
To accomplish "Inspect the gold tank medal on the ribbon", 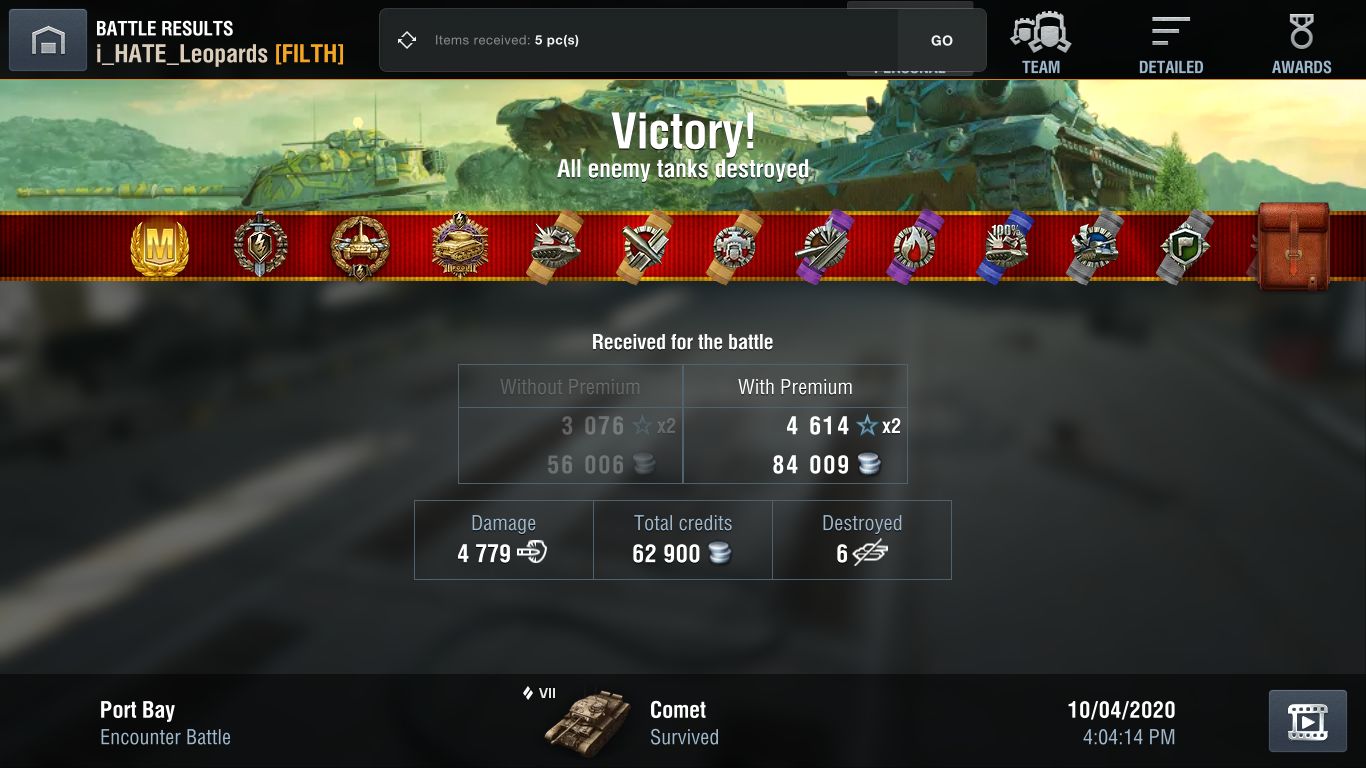I will click(460, 247).
